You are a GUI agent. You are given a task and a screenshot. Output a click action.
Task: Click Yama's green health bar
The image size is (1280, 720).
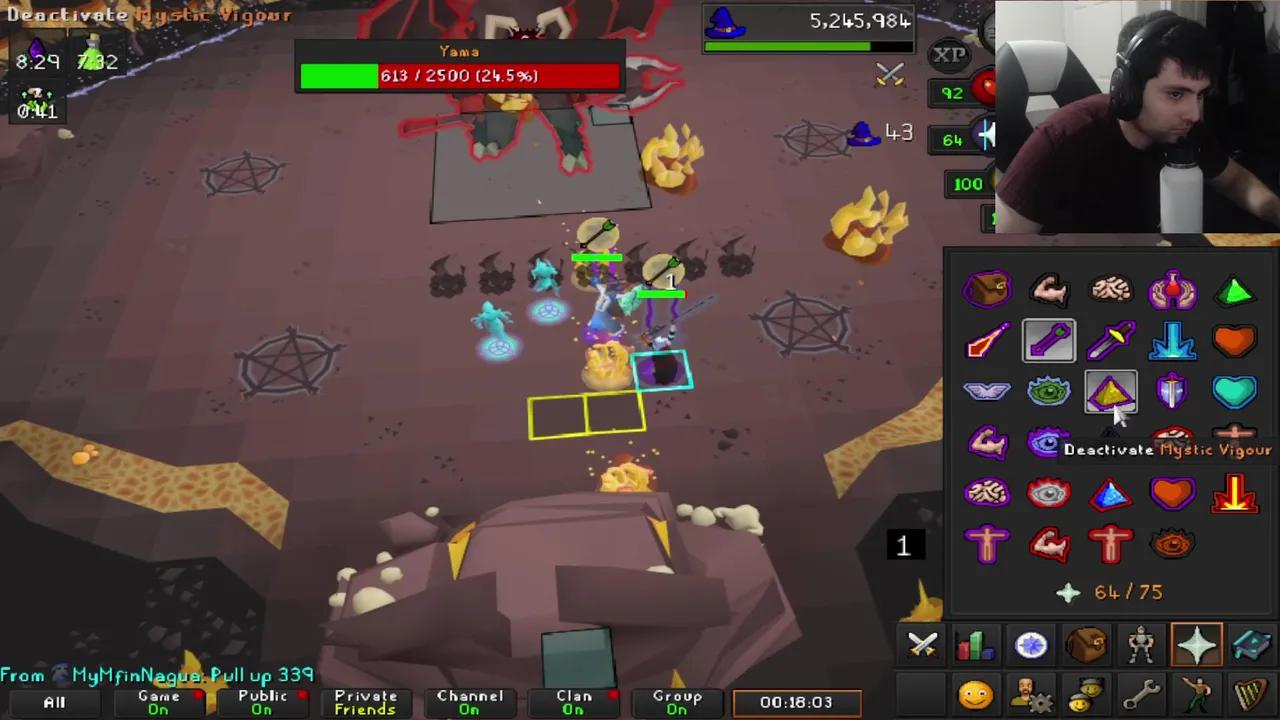pos(340,75)
